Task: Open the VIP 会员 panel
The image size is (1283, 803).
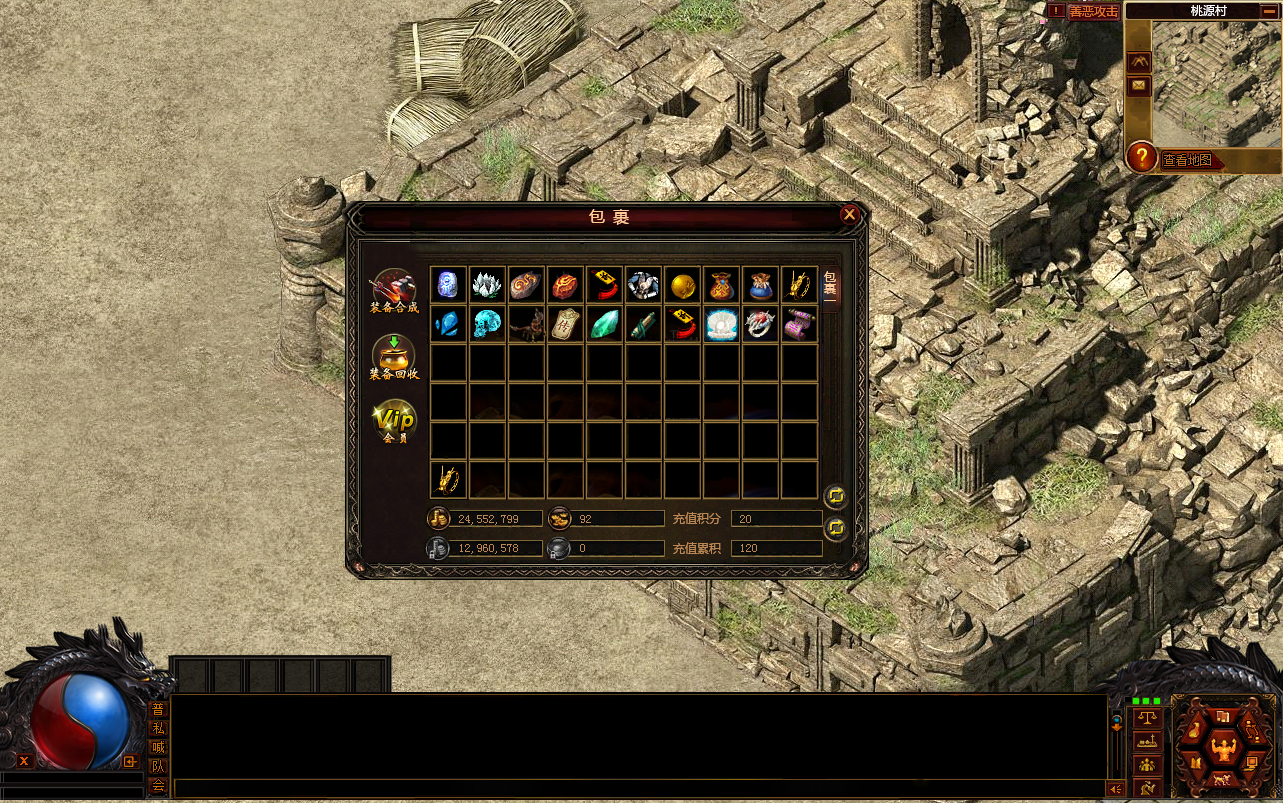Action: [x=394, y=422]
